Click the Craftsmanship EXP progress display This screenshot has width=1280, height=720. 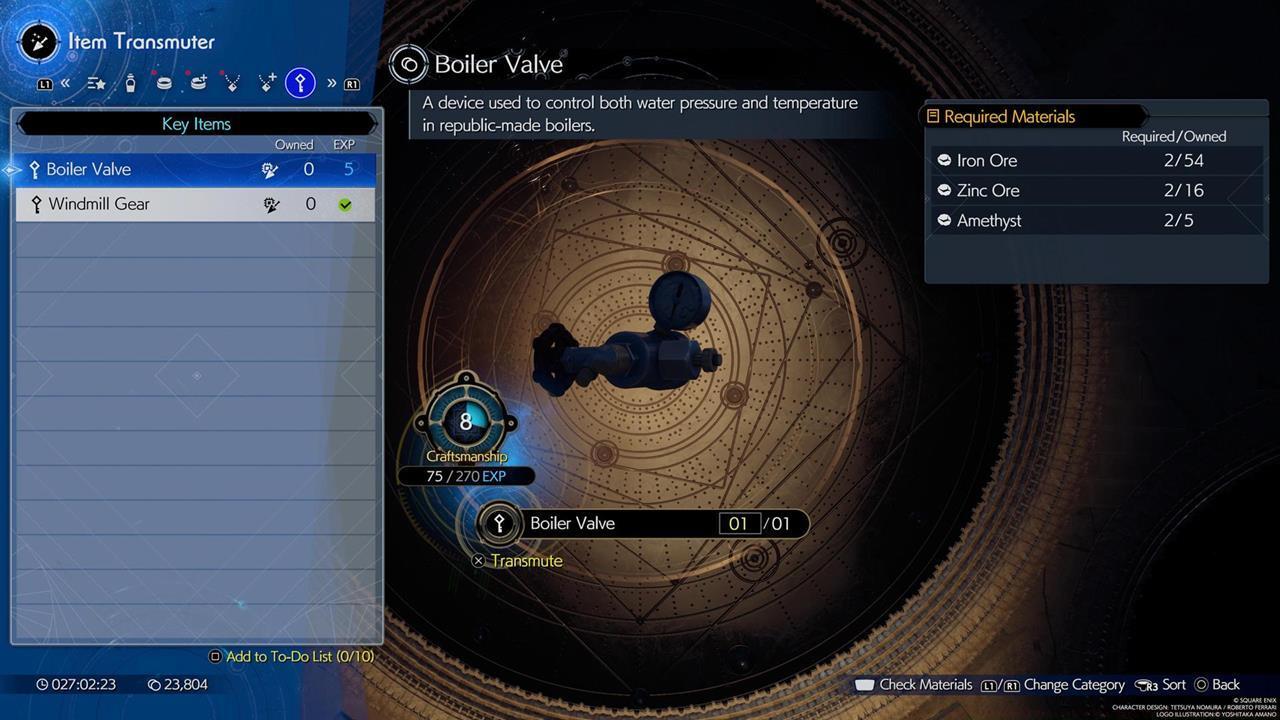point(466,476)
